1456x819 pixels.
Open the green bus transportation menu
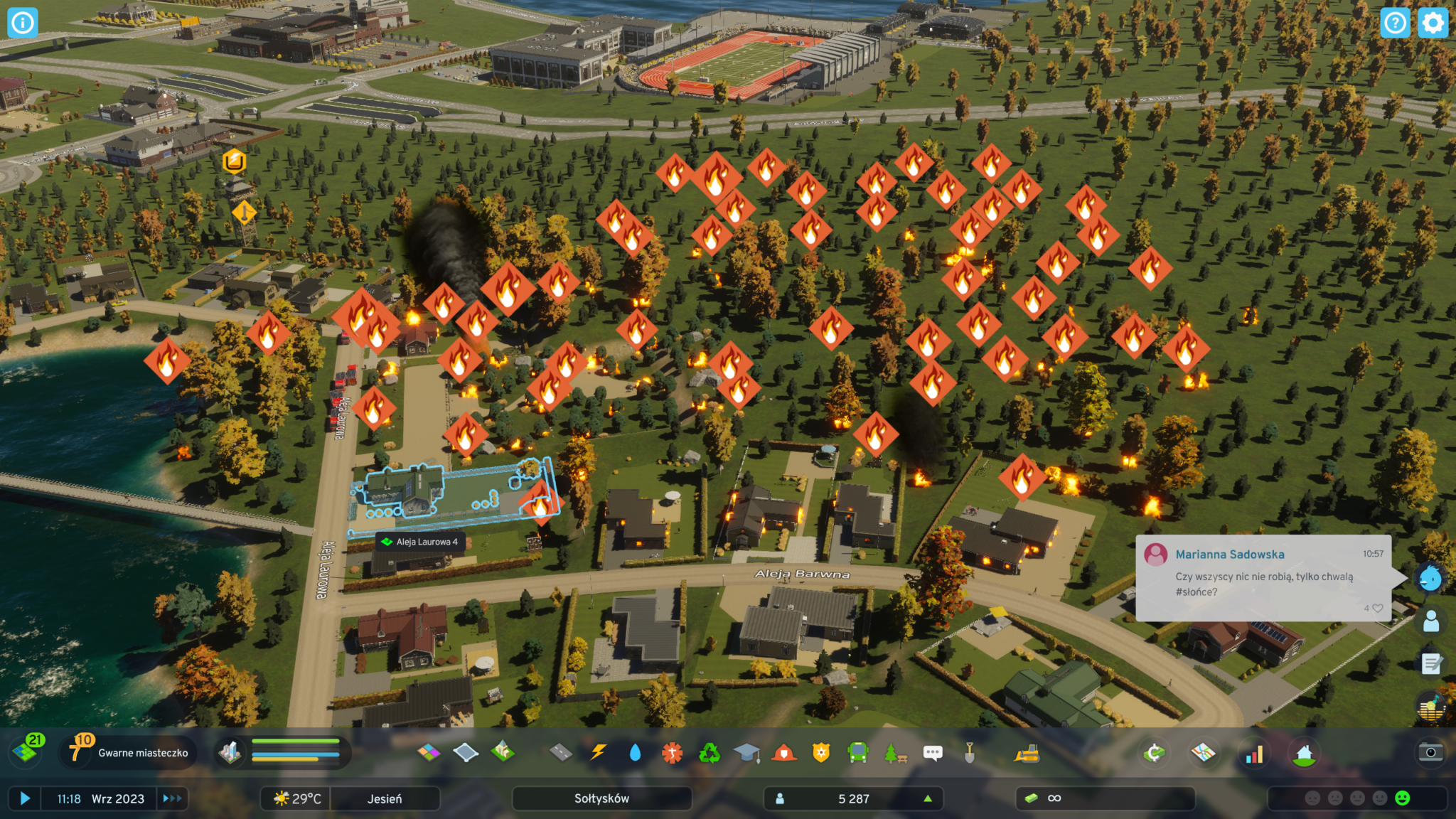858,752
